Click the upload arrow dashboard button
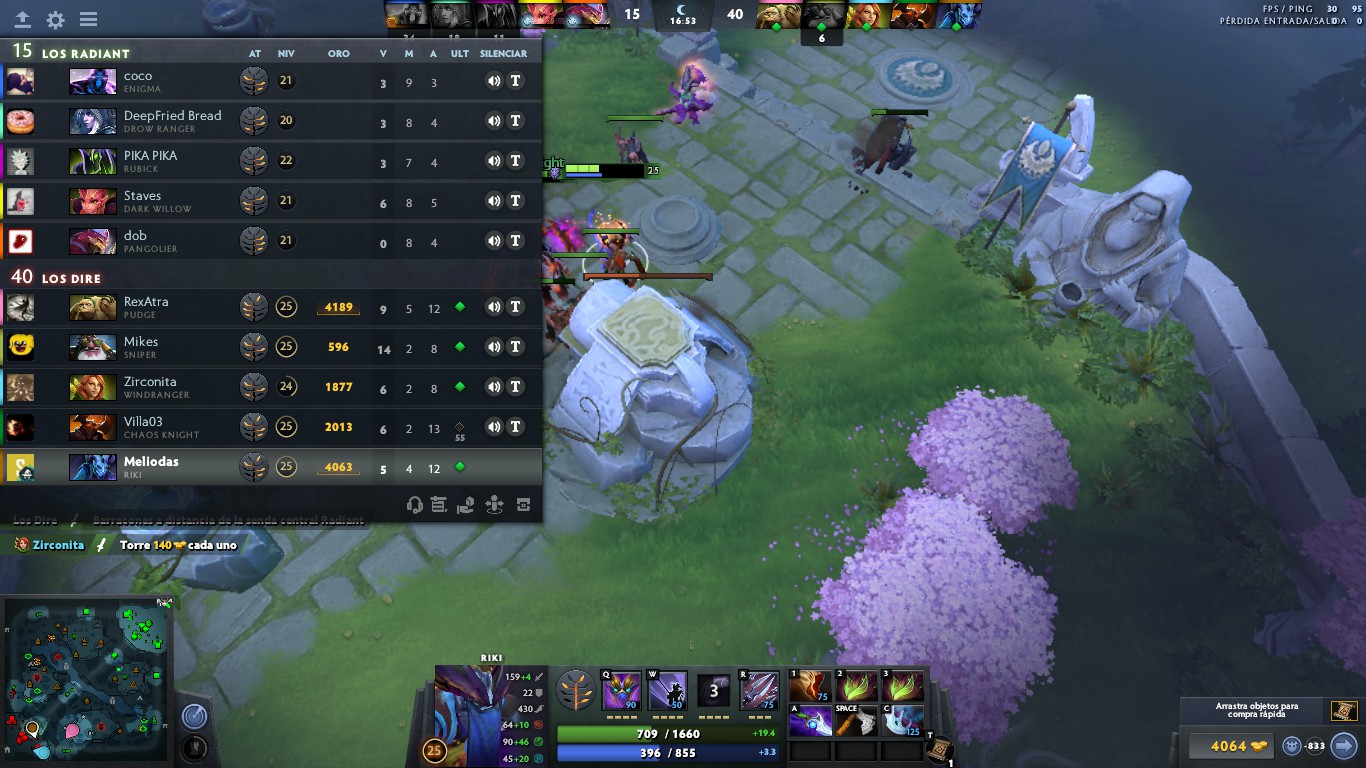 22,19
